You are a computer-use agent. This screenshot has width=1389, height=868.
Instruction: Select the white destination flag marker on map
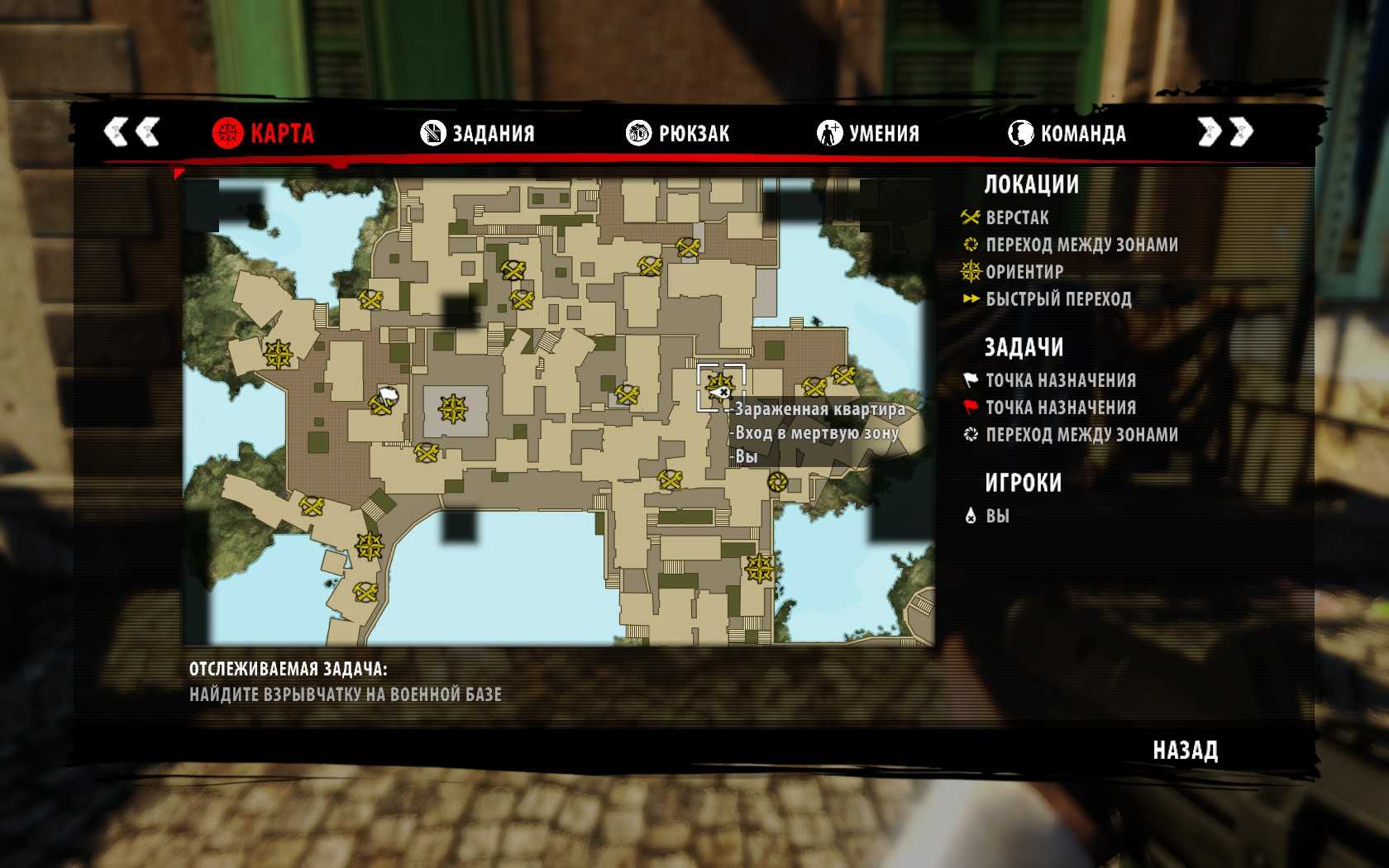[388, 394]
